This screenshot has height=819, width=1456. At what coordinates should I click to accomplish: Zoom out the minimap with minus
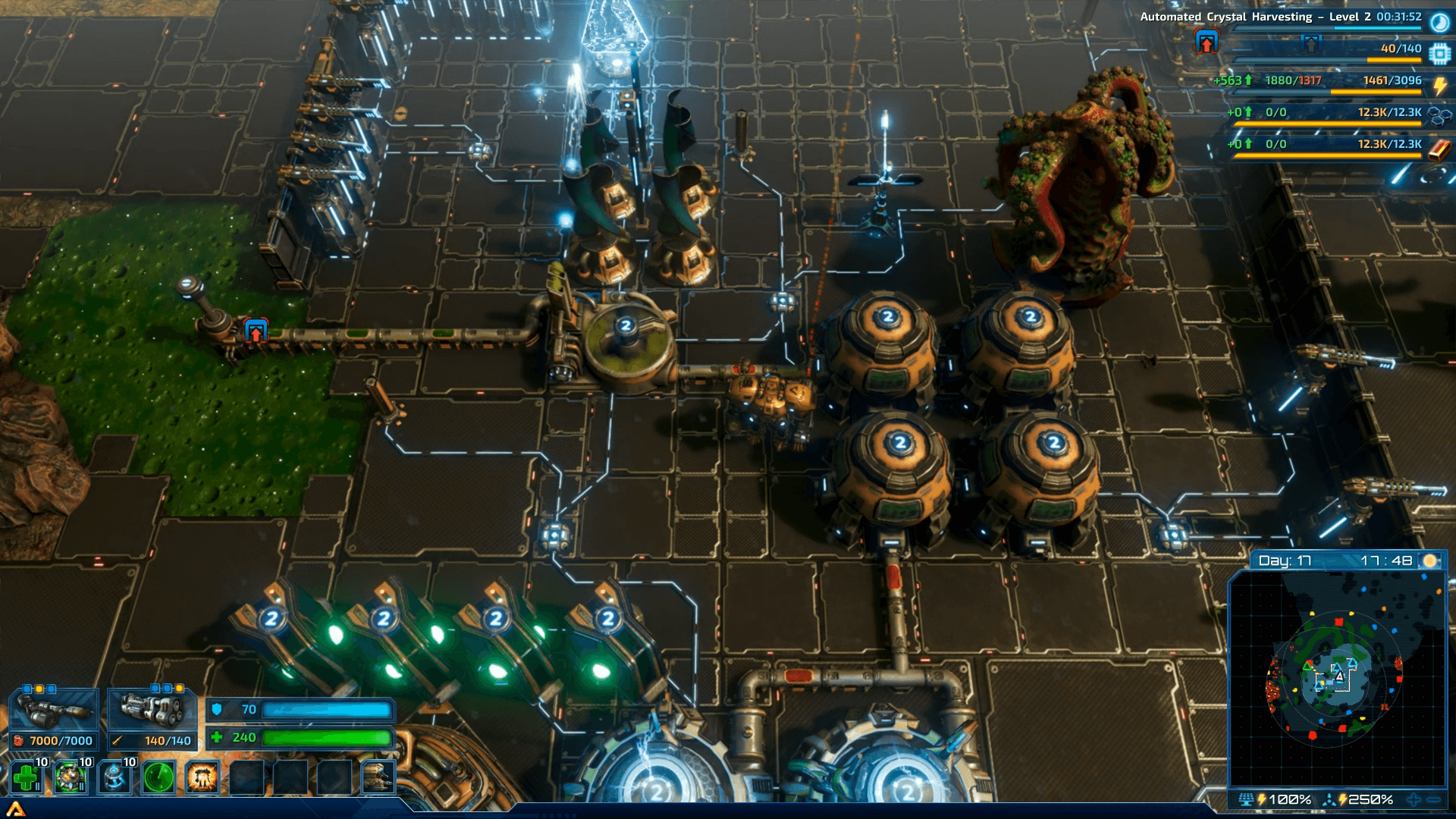click(x=1433, y=799)
